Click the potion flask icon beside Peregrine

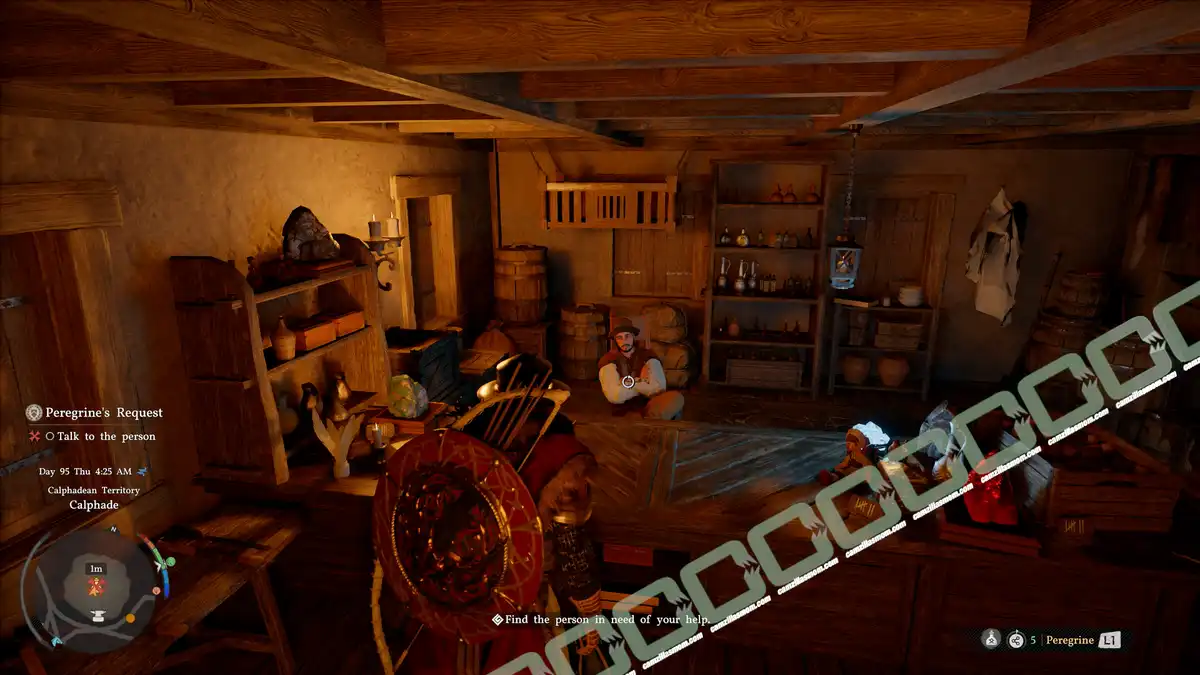(x=990, y=640)
